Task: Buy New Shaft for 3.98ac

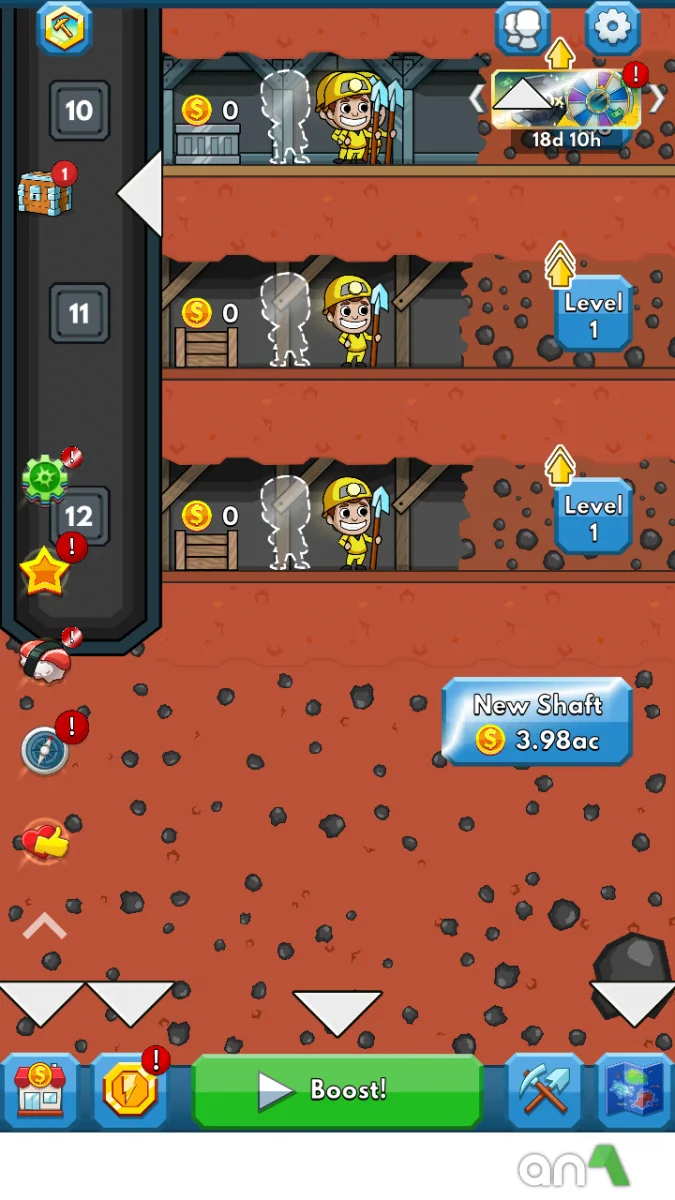Action: click(537, 722)
